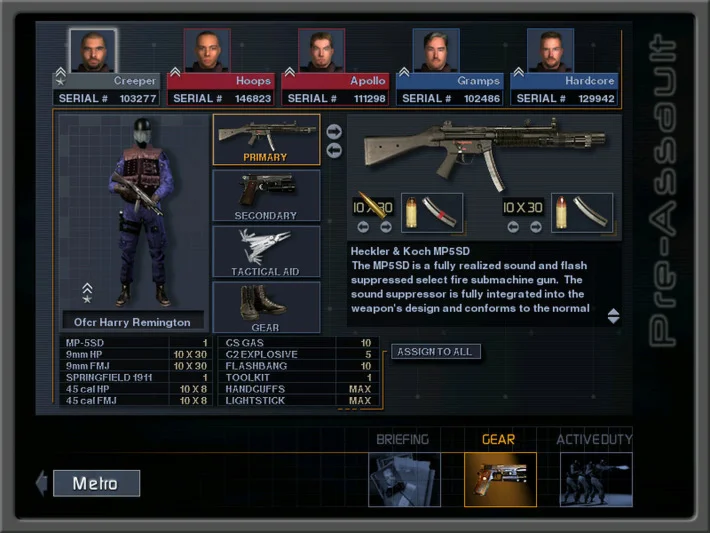710x533 pixels.
Task: Open the Primary weapon category
Action: [266, 139]
